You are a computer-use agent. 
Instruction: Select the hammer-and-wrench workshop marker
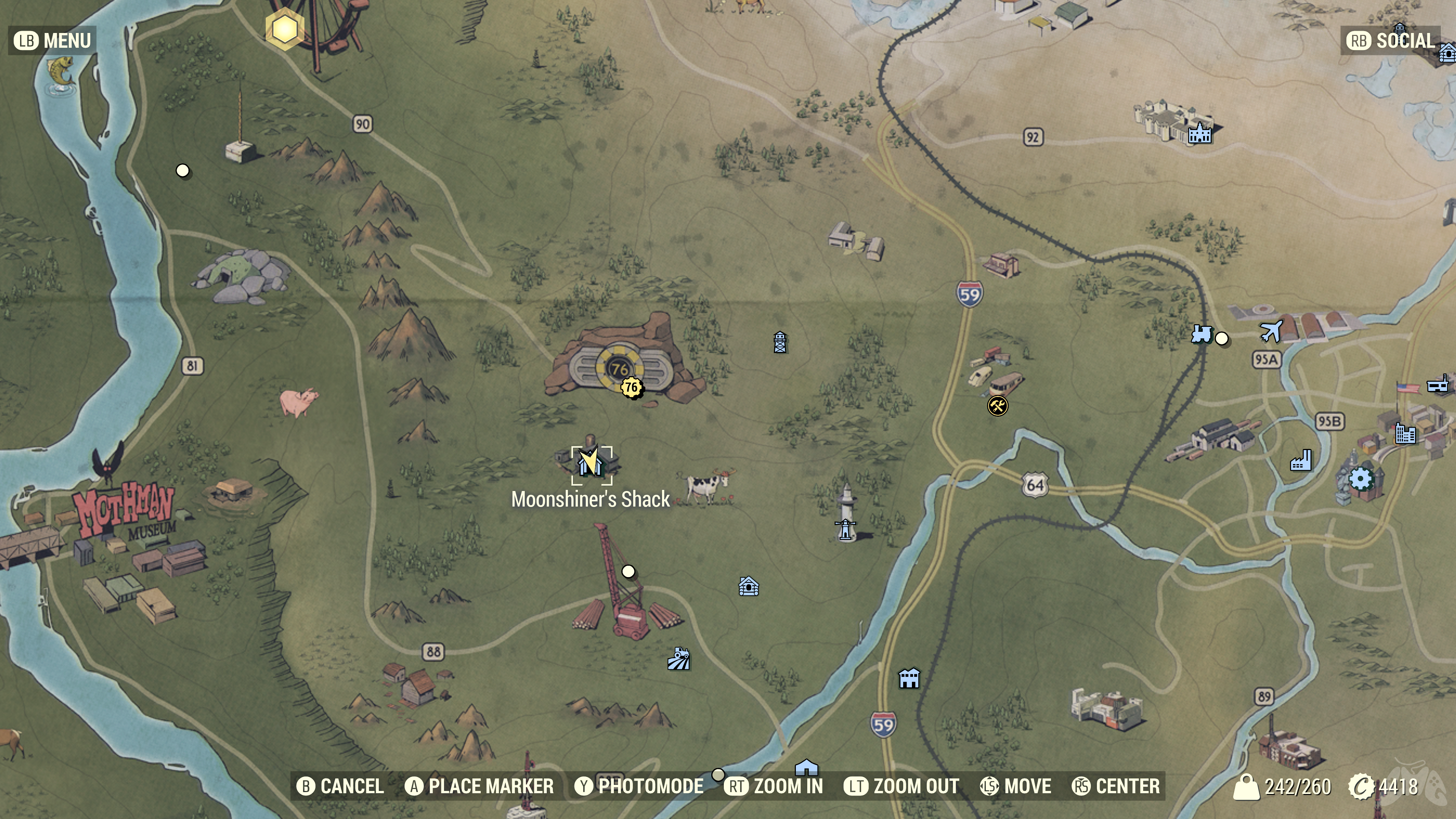tap(998, 405)
